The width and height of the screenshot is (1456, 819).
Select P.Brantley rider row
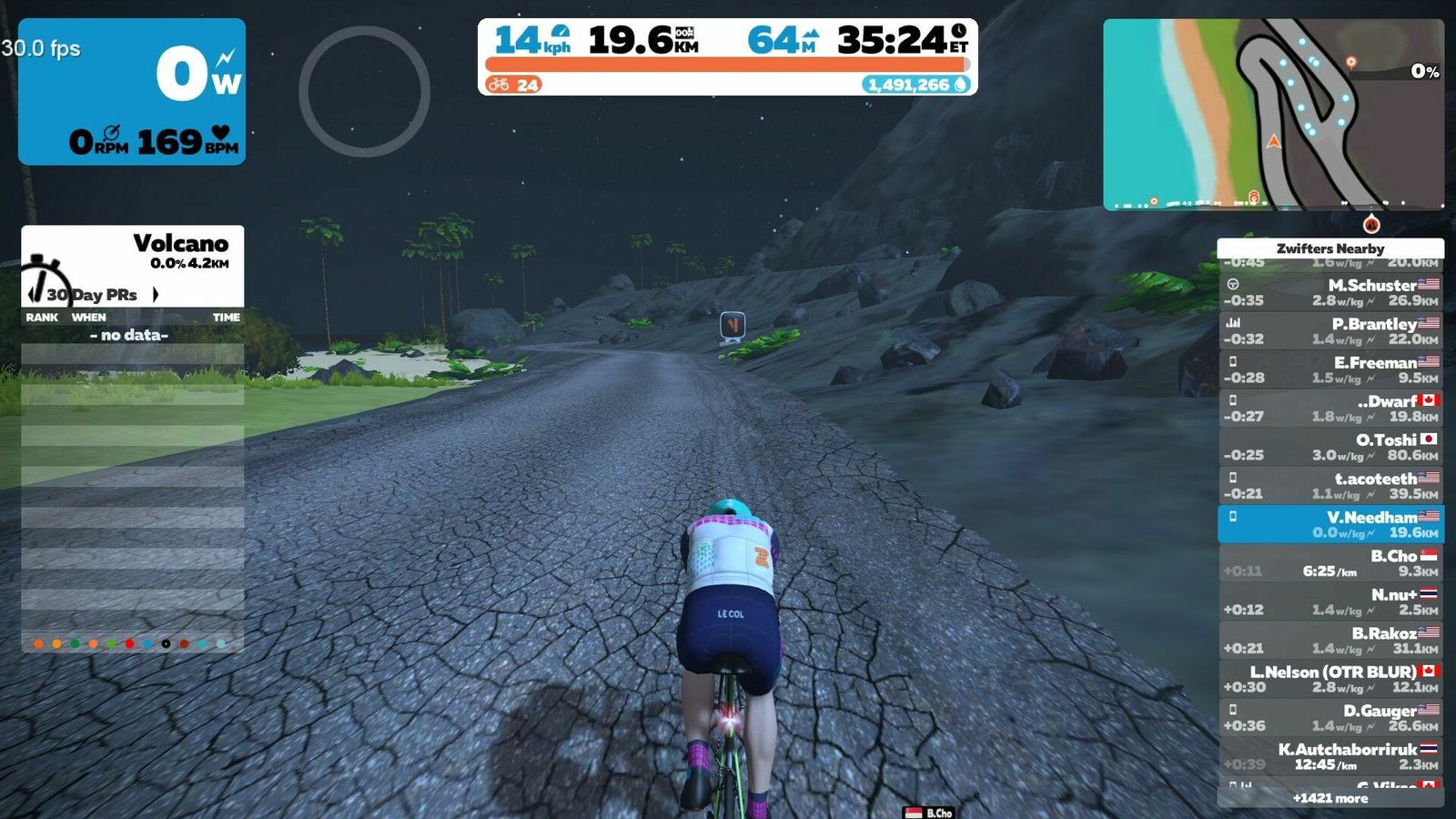pyautogui.click(x=1330, y=331)
